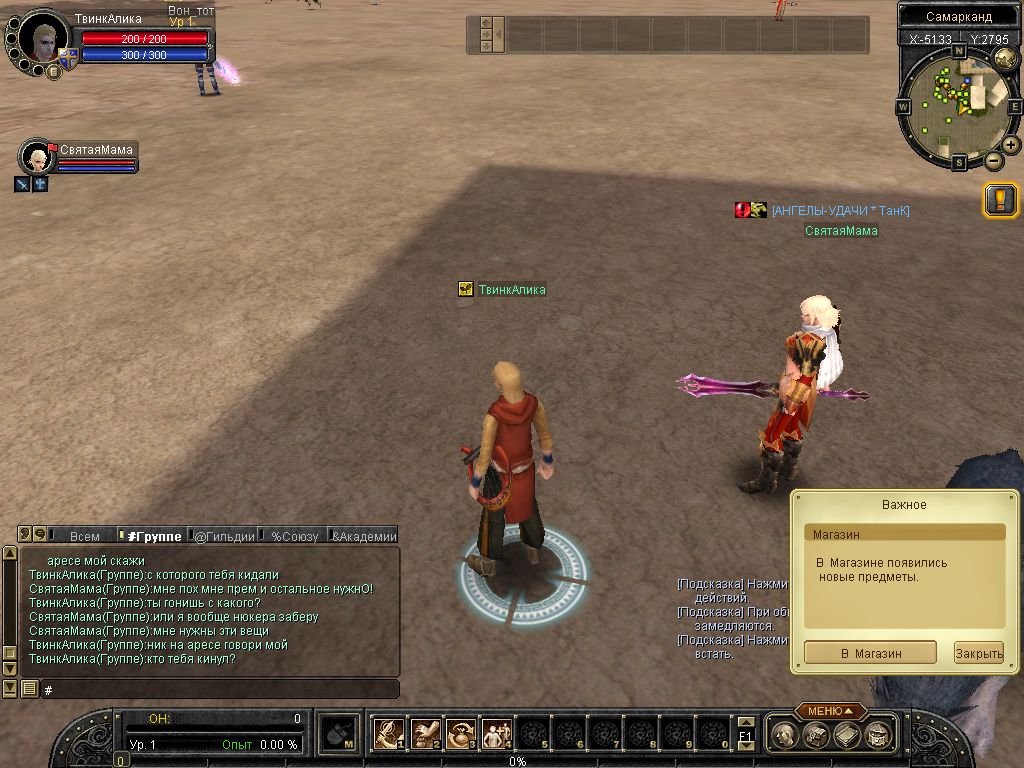Click the yellow exclamation notification icon
Image resolution: width=1024 pixels, height=768 pixels.
coord(1000,200)
